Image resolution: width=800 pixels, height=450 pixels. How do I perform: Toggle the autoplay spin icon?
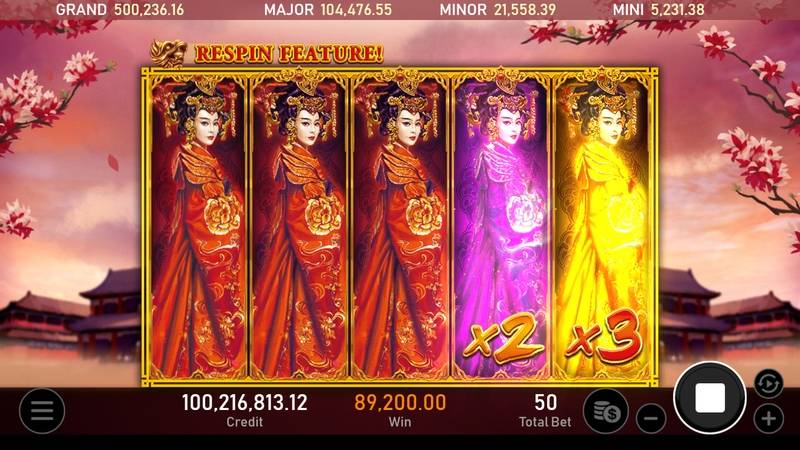[x=765, y=381]
